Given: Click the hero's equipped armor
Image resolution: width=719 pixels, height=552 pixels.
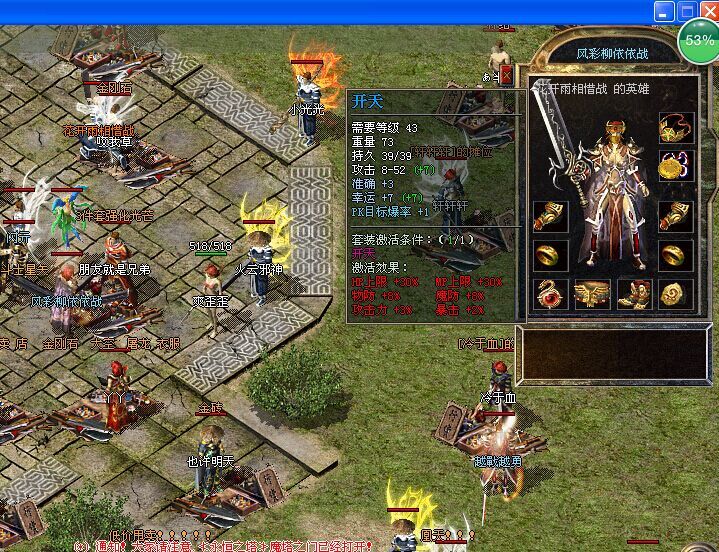Looking at the screenshot, I should (614, 190).
